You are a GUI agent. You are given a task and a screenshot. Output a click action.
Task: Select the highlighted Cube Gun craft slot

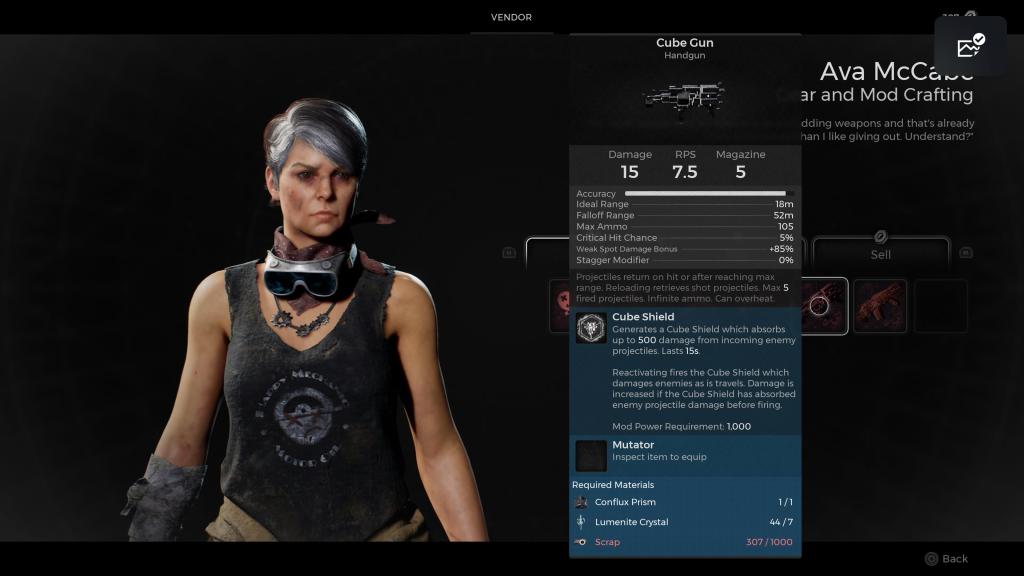click(823, 305)
